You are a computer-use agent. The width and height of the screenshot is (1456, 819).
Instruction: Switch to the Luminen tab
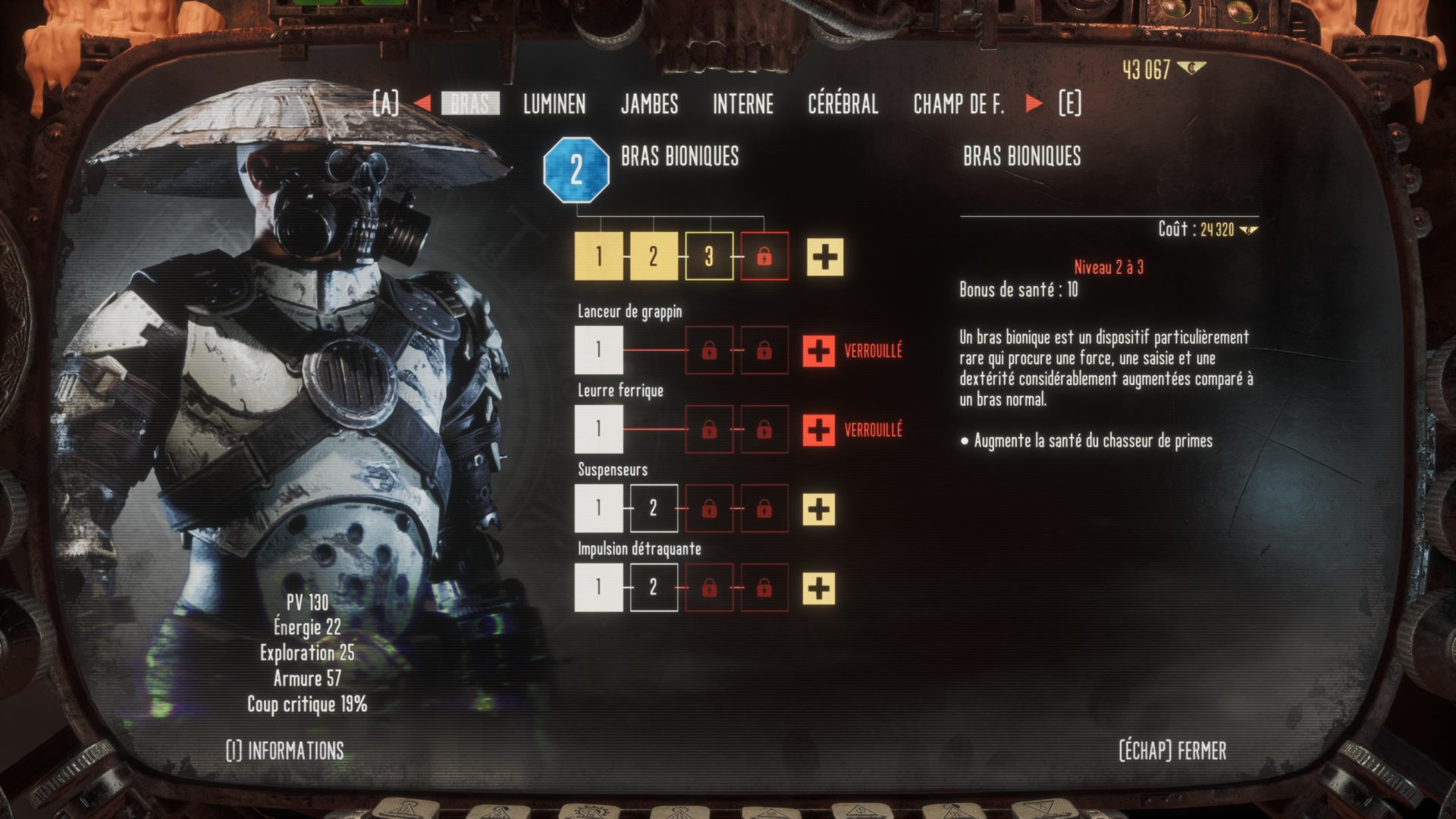554,104
